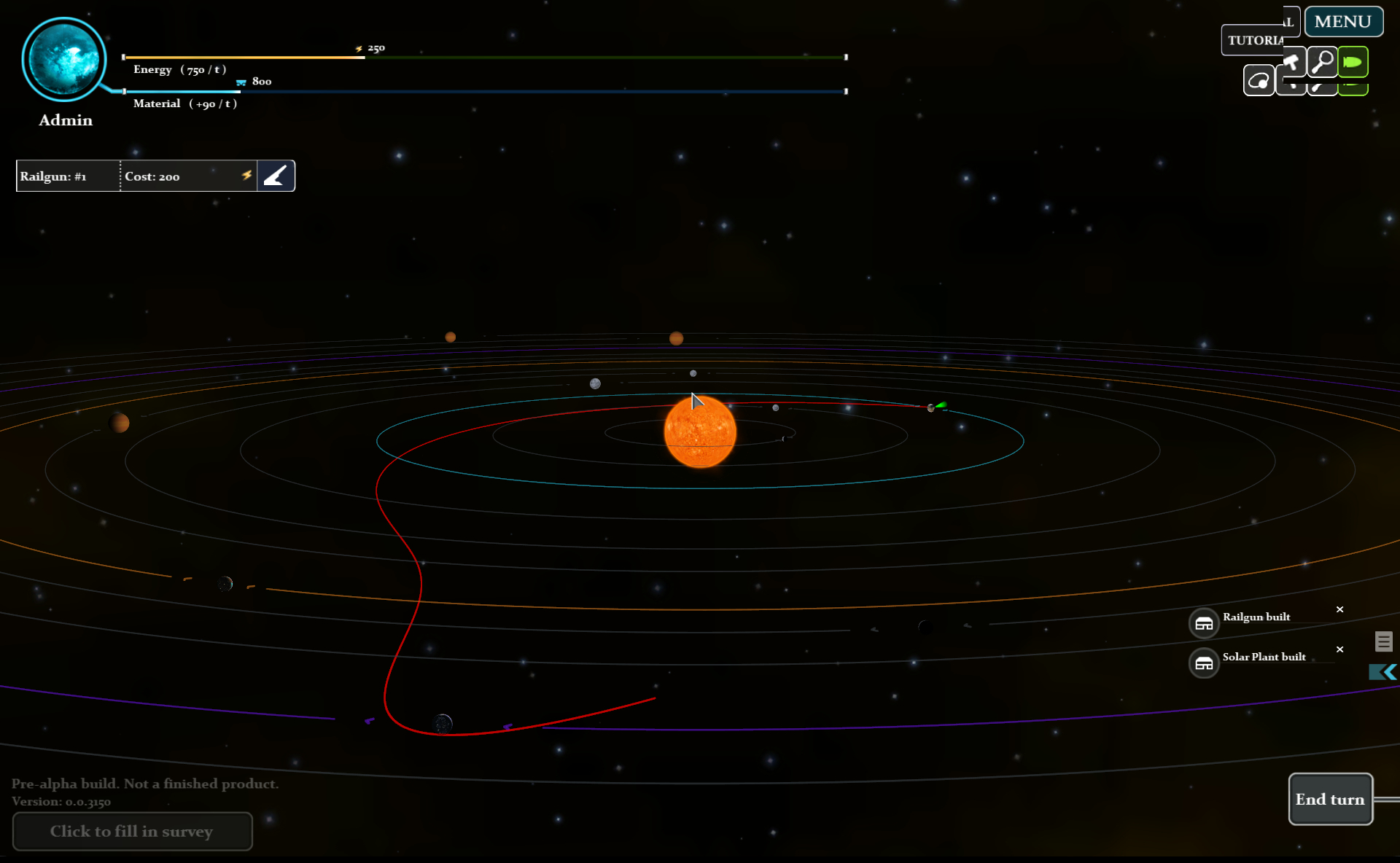
Task: Click the Railgun built notification building icon
Action: [x=1204, y=622]
